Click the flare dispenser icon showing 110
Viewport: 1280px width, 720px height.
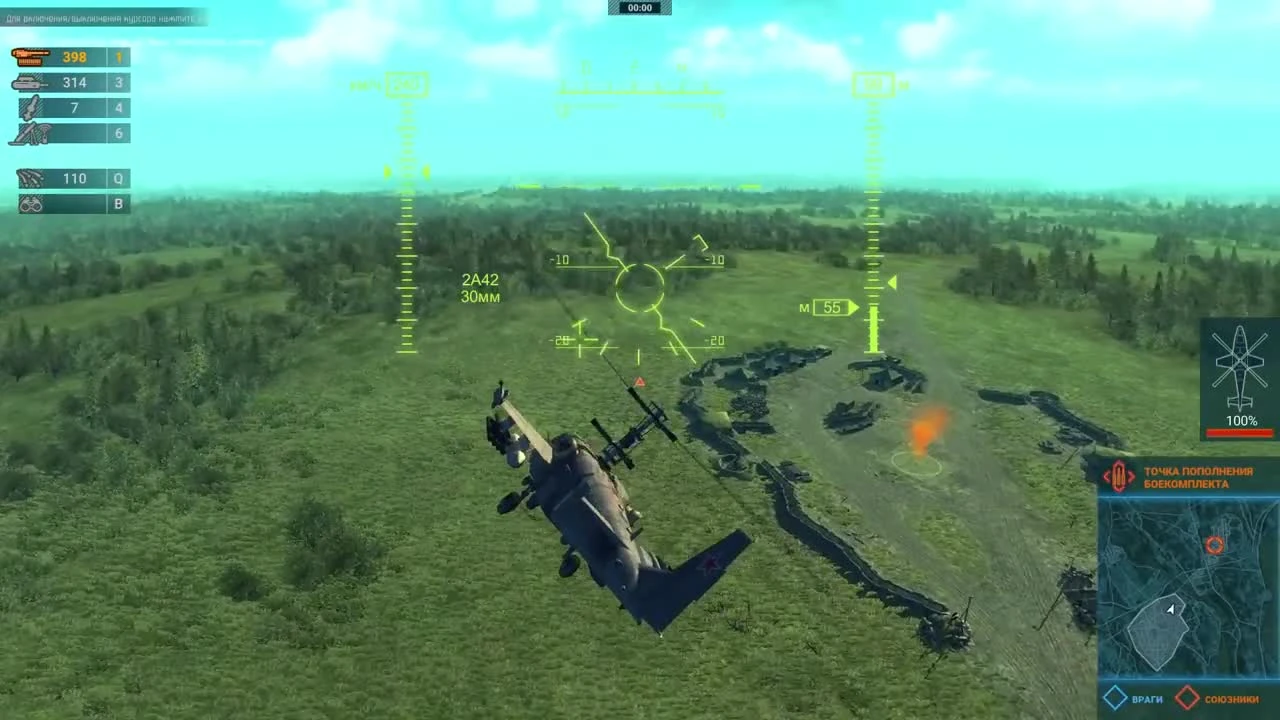pos(30,178)
